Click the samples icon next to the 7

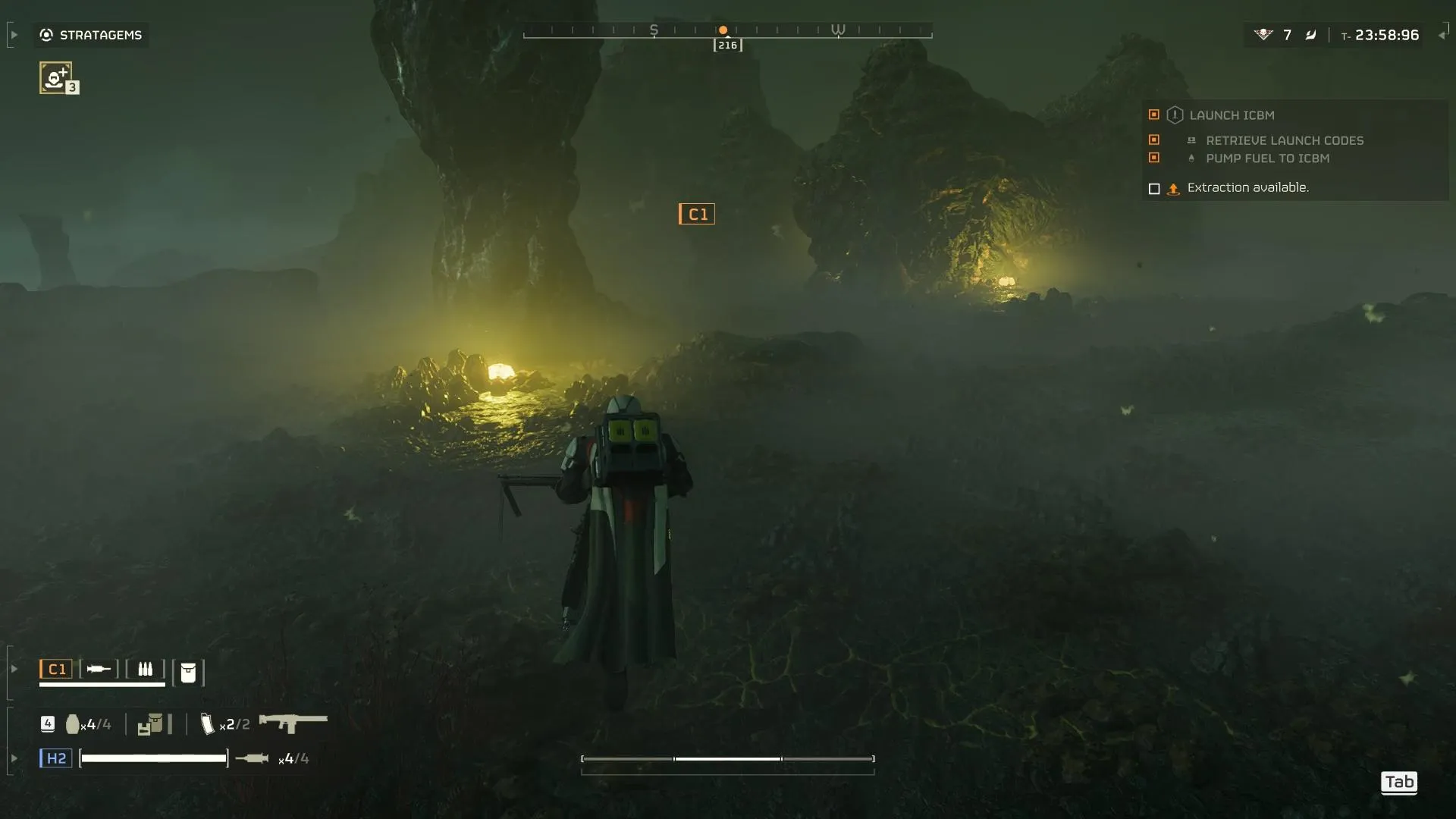coord(1263,35)
